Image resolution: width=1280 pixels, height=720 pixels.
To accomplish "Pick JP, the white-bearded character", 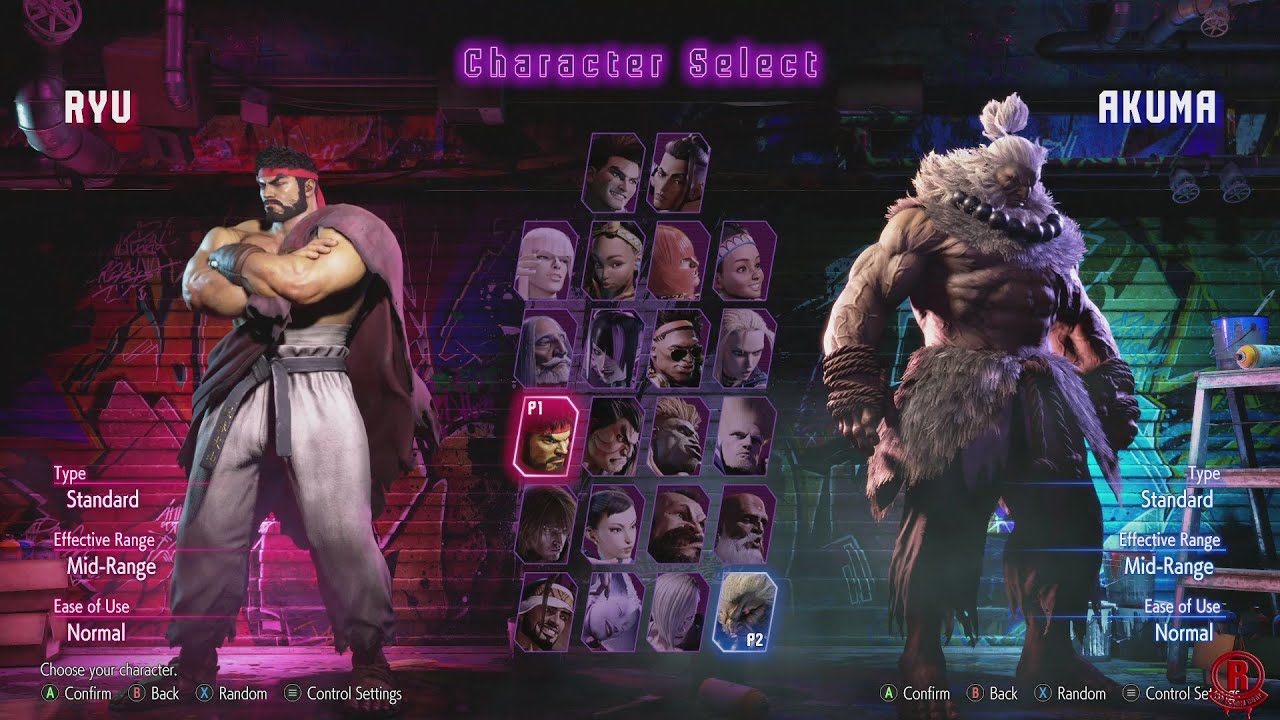I will 548,349.
